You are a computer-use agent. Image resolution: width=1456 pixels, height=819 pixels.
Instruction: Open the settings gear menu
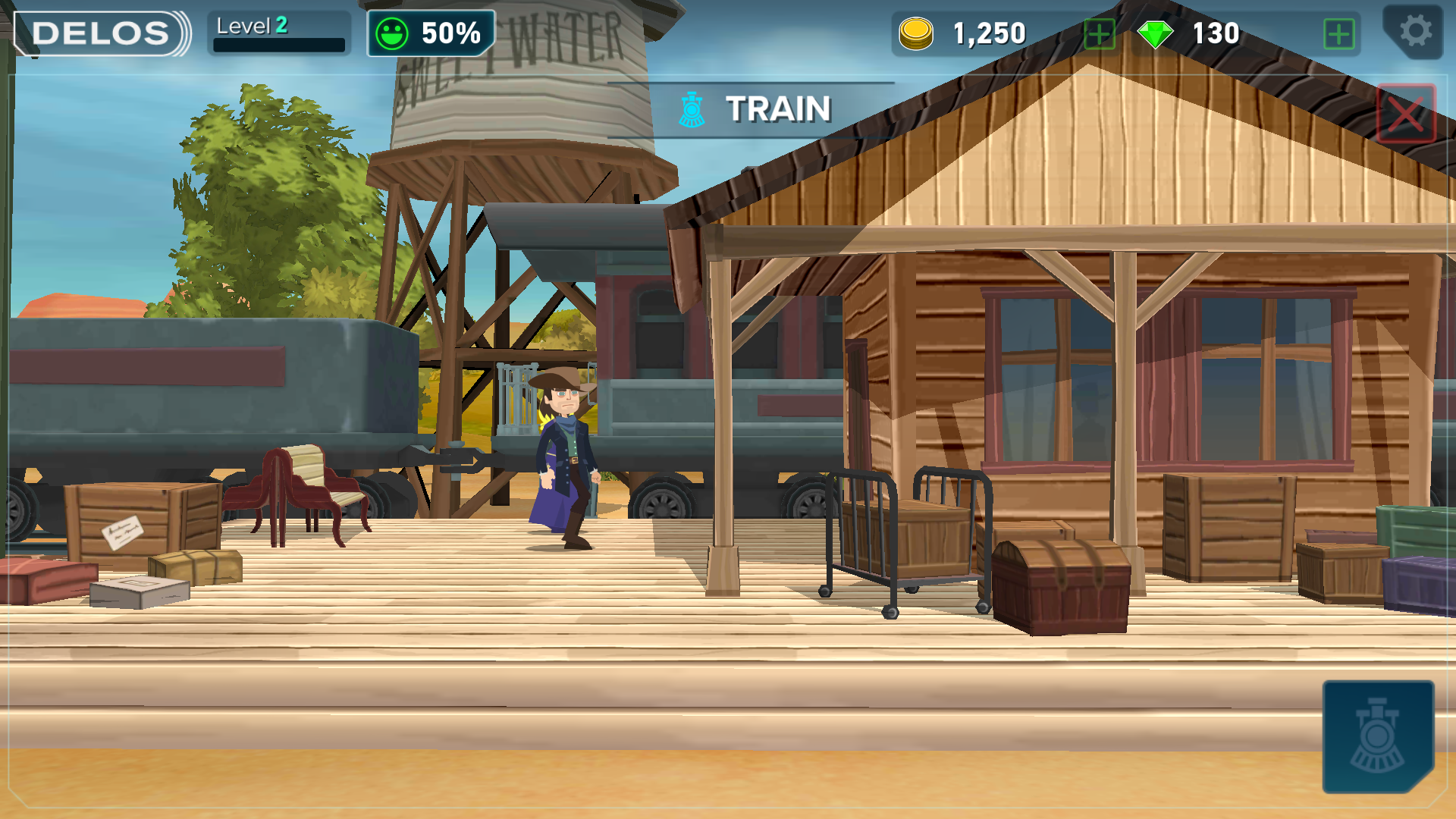(1414, 32)
